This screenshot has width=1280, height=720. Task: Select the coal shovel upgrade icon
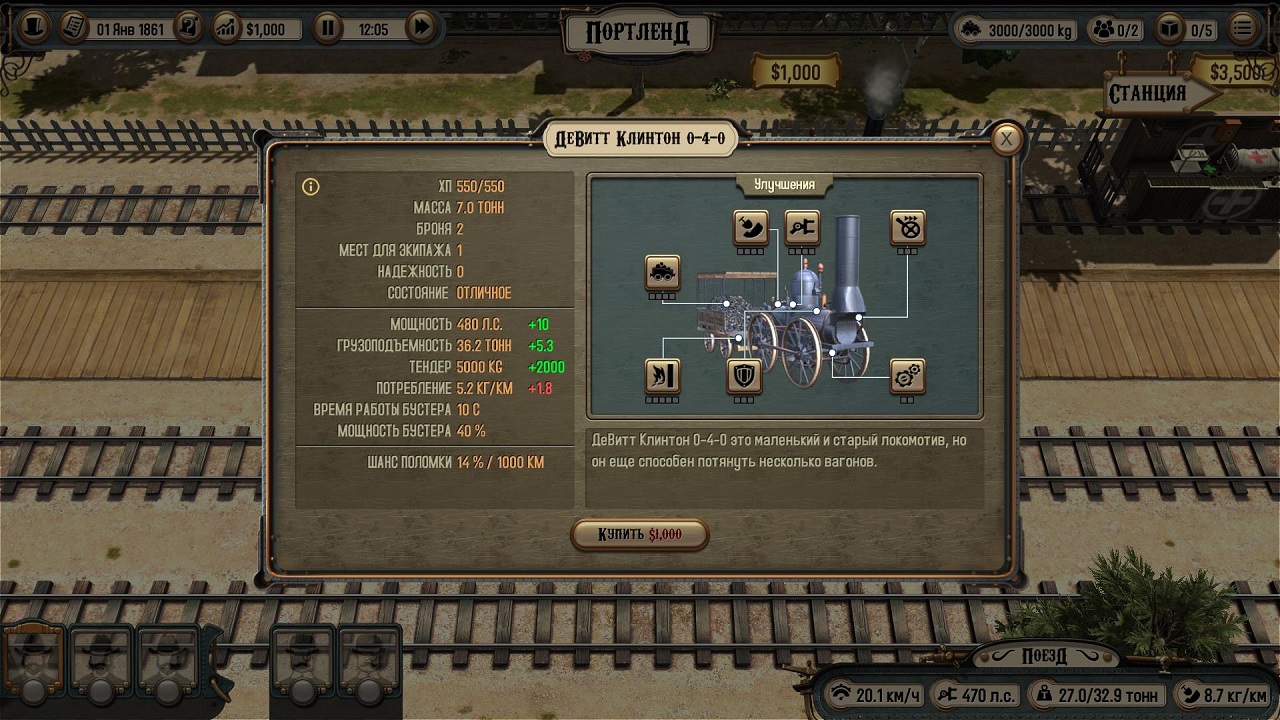point(750,228)
